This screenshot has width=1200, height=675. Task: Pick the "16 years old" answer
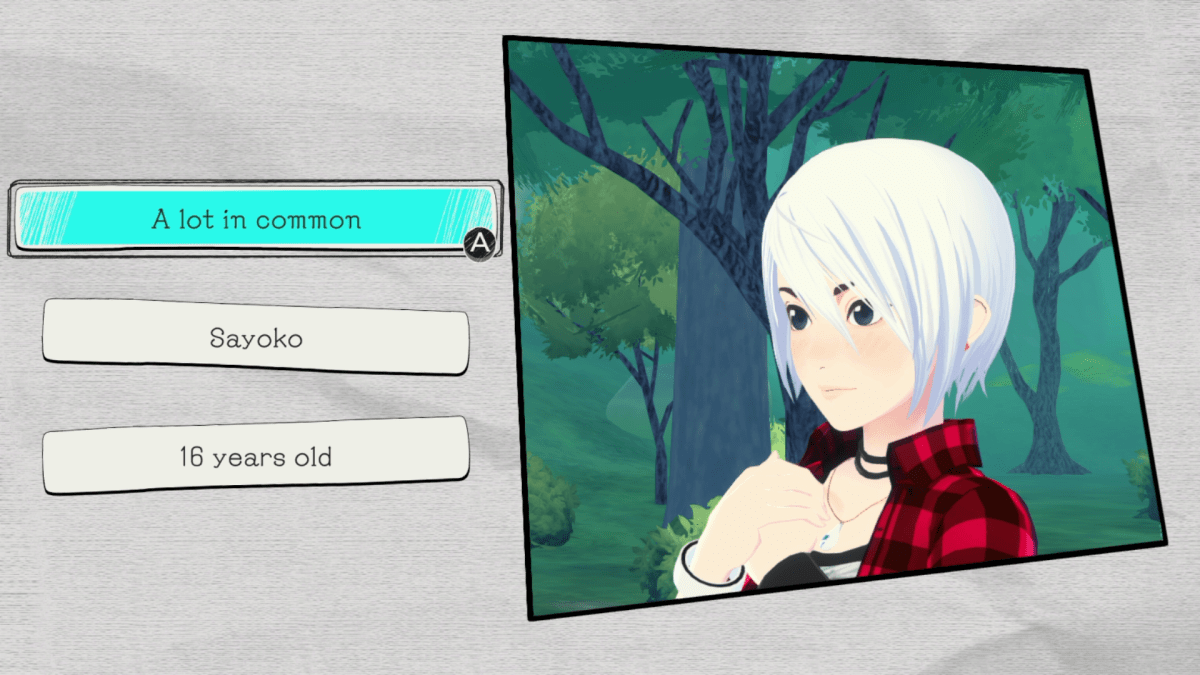pyautogui.click(x=256, y=457)
